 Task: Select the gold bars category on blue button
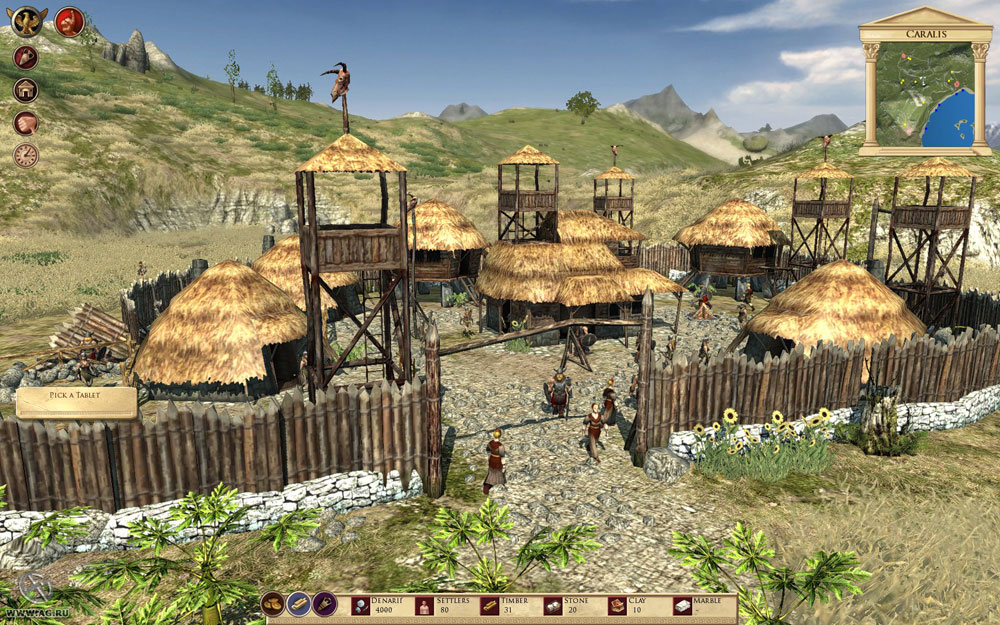[x=299, y=604]
